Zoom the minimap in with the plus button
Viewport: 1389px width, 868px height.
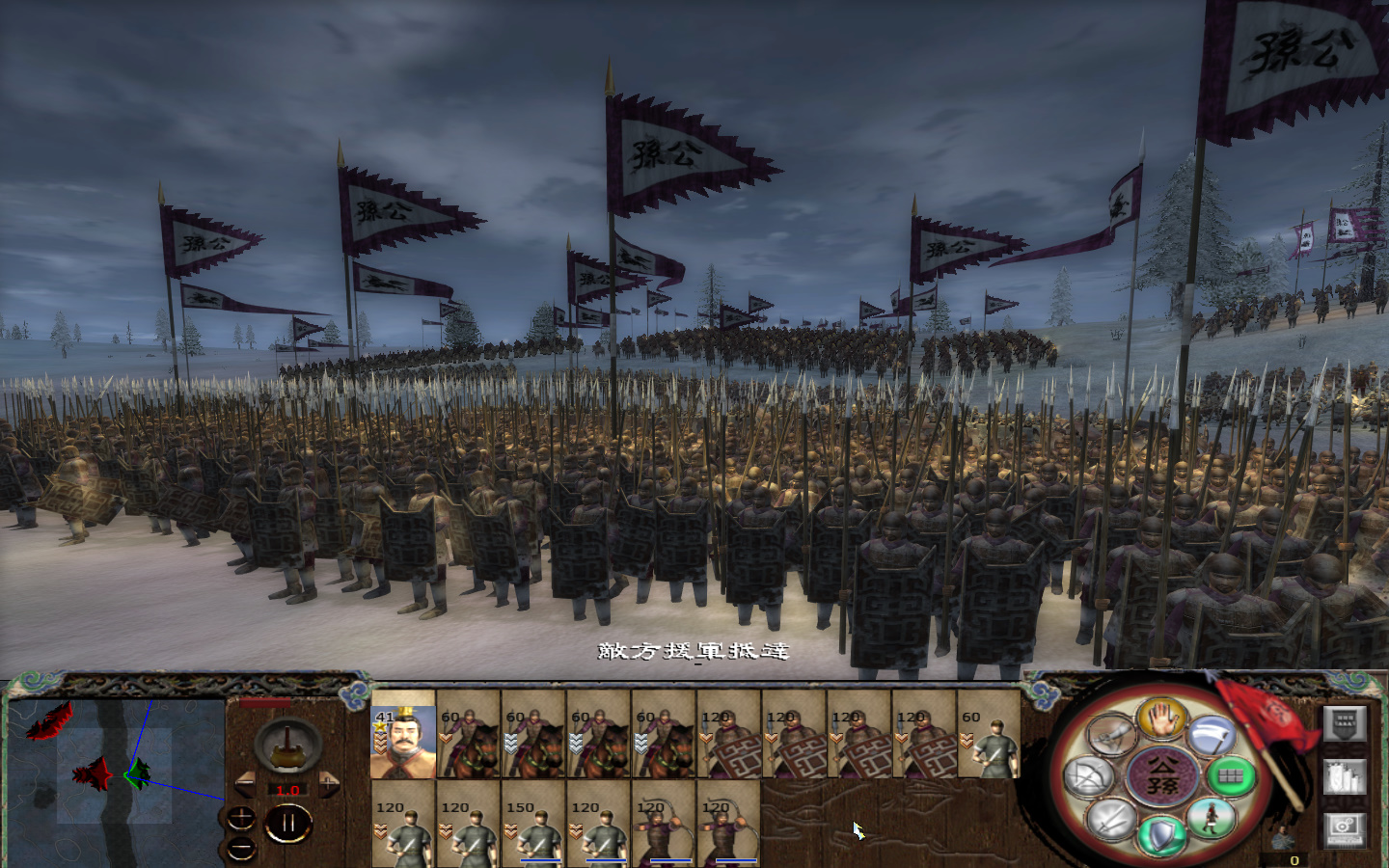tap(241, 817)
